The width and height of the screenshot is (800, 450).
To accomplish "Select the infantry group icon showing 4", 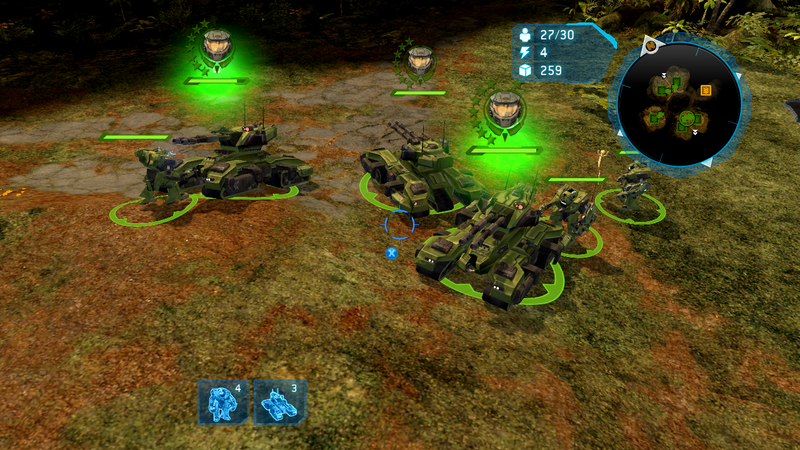I will [222, 402].
